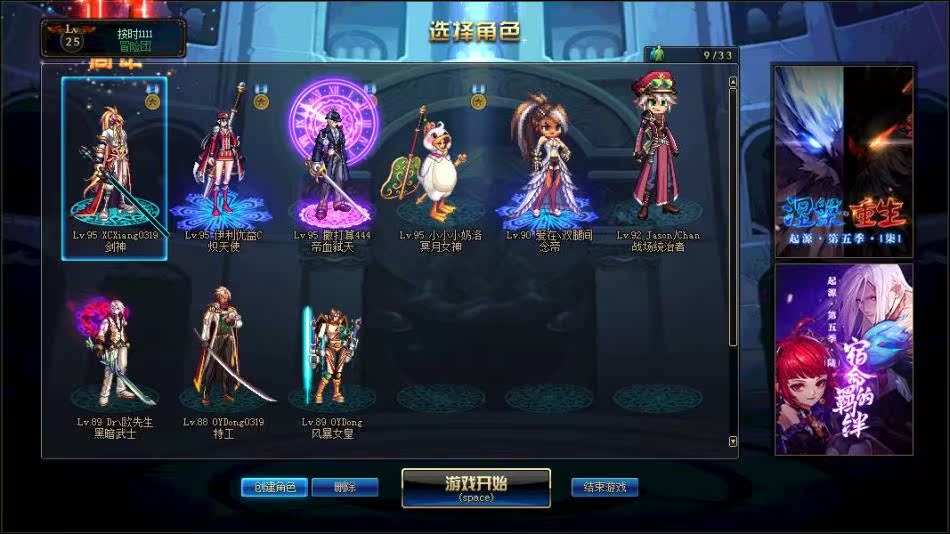Exit with the 结束游戏 button
The width and height of the screenshot is (950, 534).
pyautogui.click(x=605, y=488)
